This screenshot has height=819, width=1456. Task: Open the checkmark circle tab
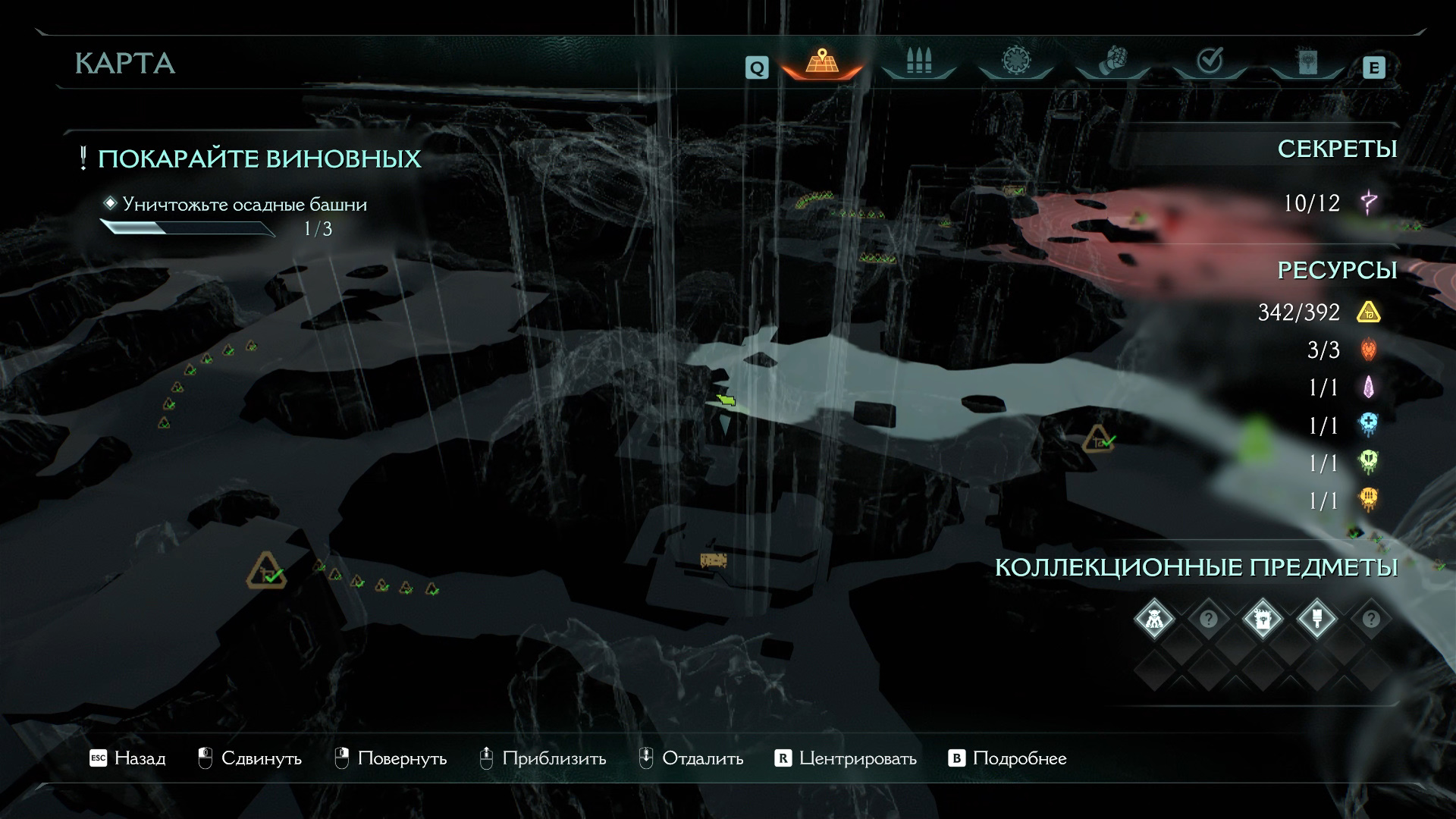1209,61
